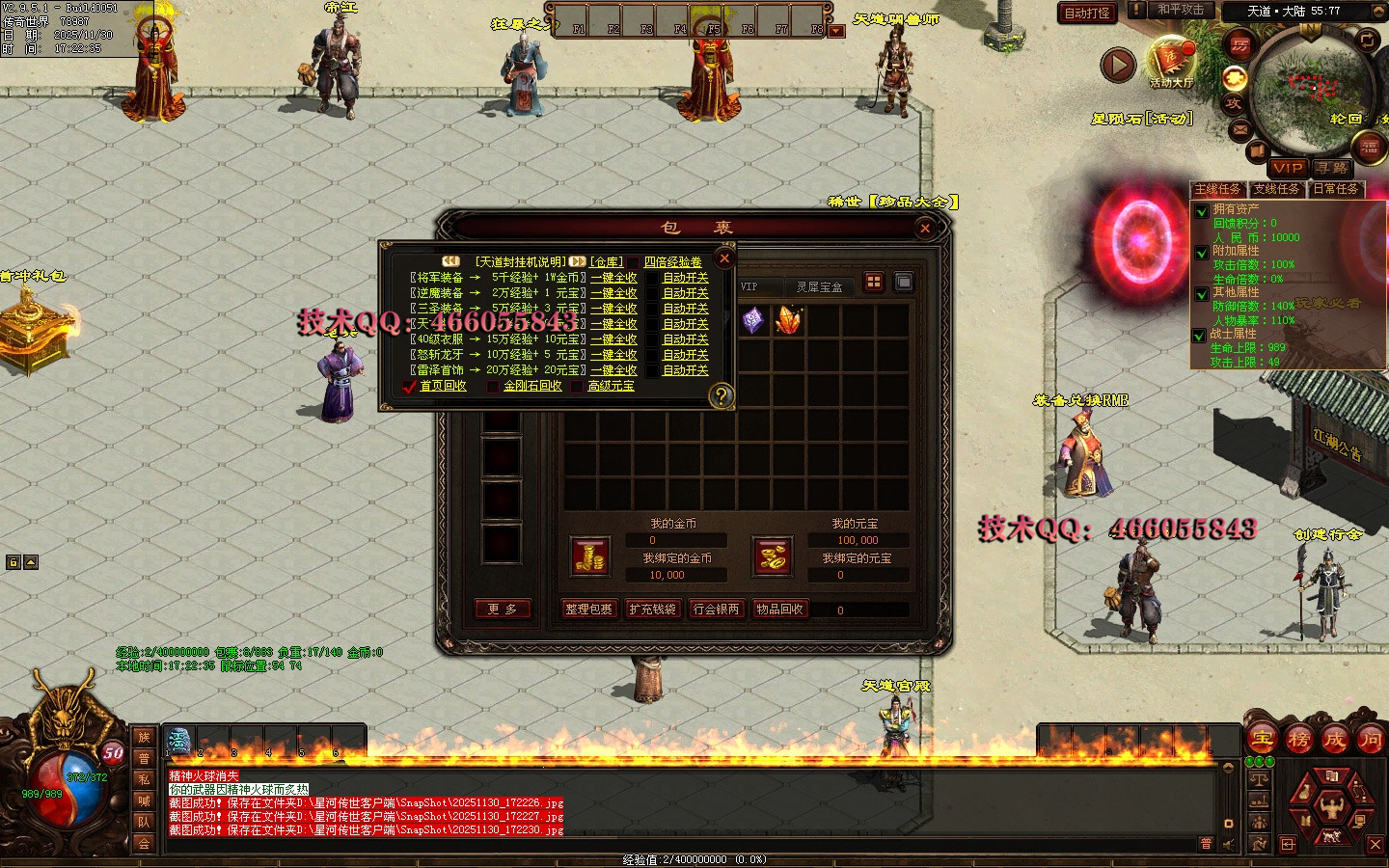
Task: Select the purple gem item in bag
Action: pyautogui.click(x=753, y=320)
